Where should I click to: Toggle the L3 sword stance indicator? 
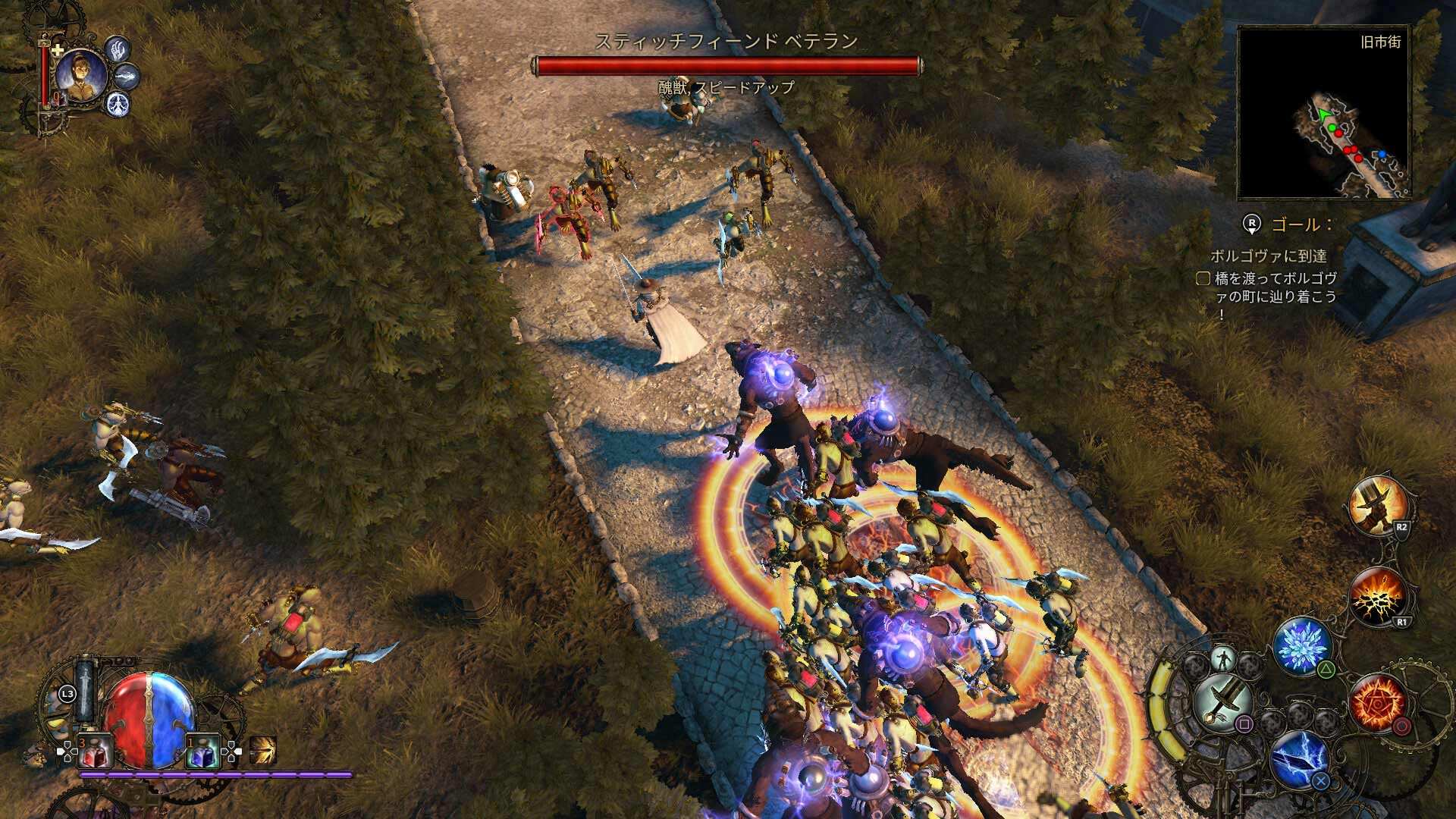click(83, 689)
